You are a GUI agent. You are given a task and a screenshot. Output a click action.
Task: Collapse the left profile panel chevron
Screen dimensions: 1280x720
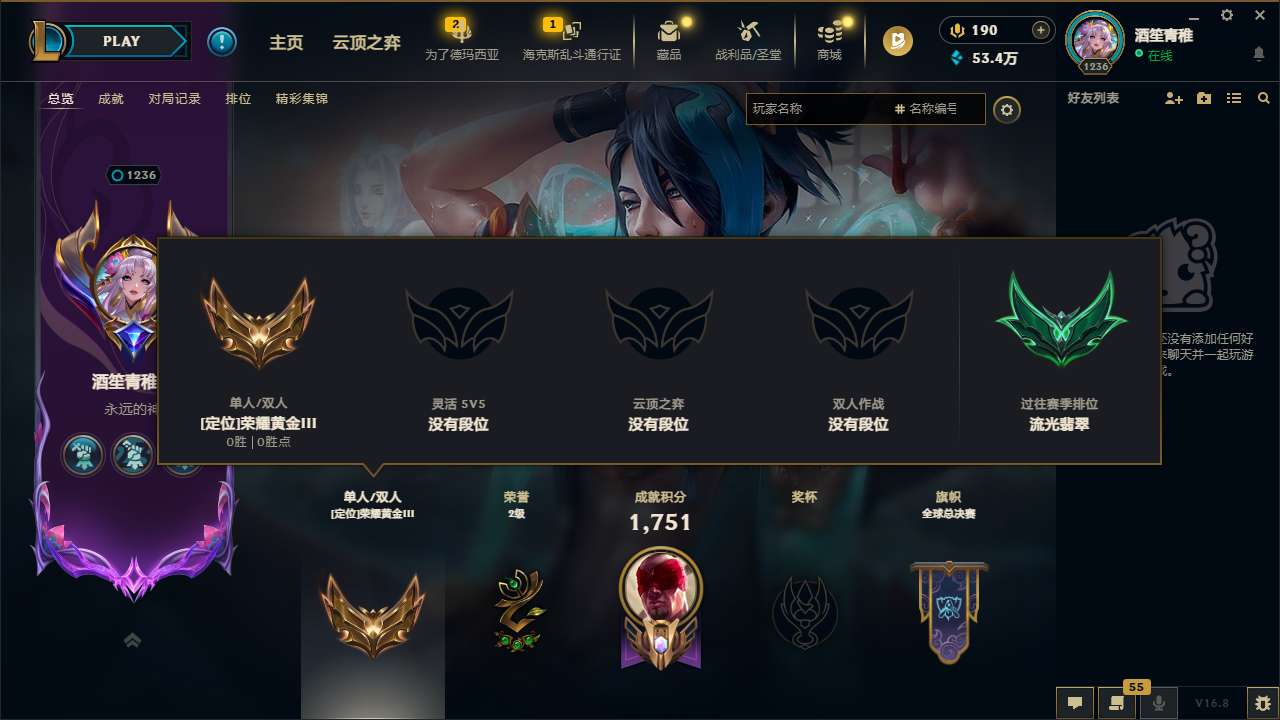click(x=133, y=641)
